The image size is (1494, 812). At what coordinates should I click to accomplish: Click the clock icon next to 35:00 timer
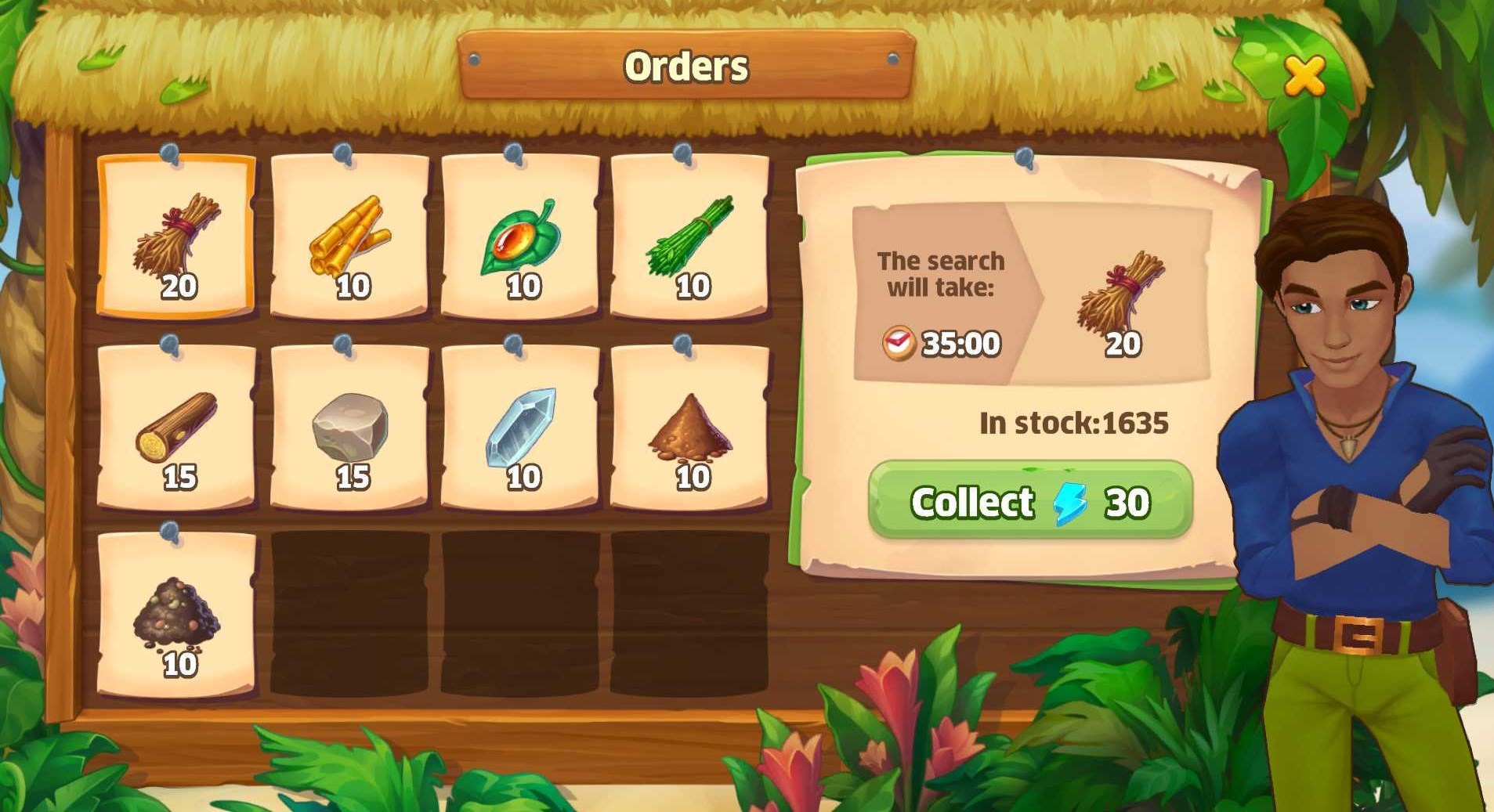(899, 342)
